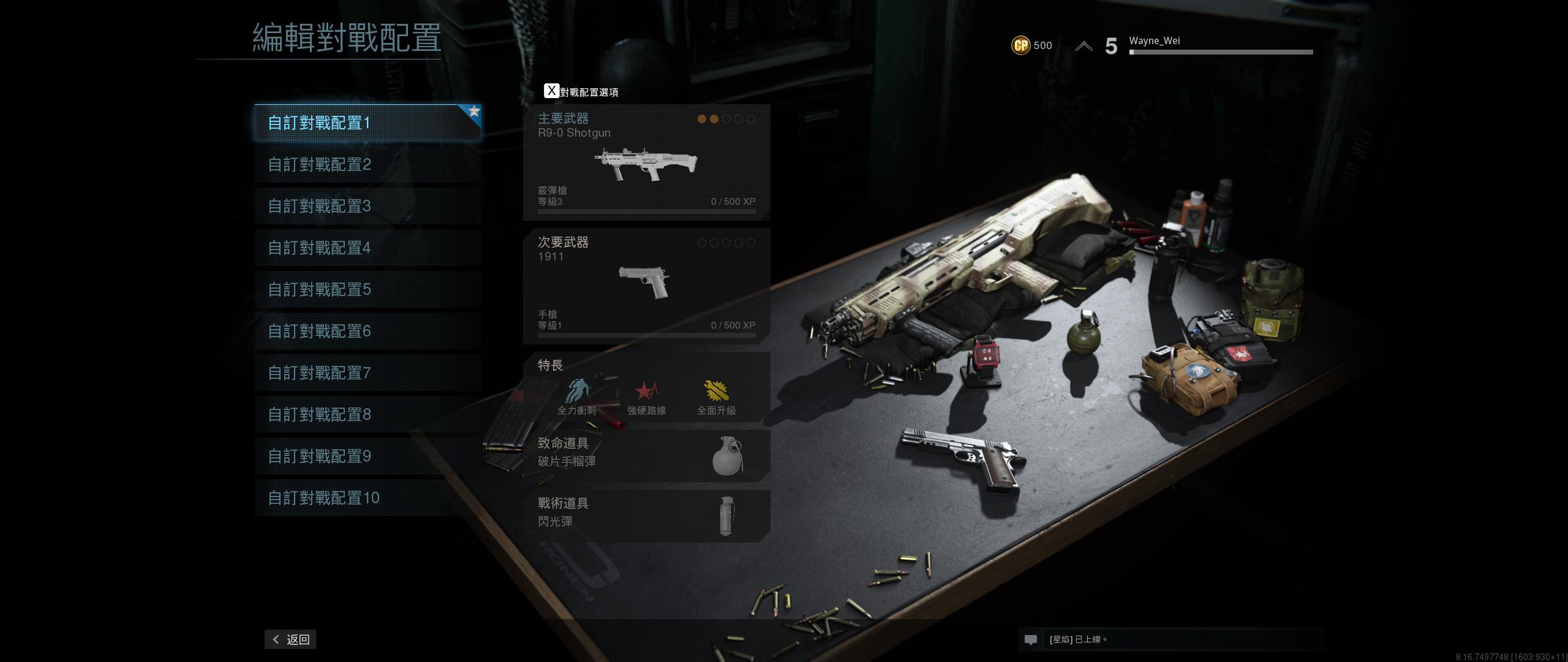Select 自訂對戰配置9 loadout
This screenshot has height=662, width=1568.
pyautogui.click(x=367, y=457)
